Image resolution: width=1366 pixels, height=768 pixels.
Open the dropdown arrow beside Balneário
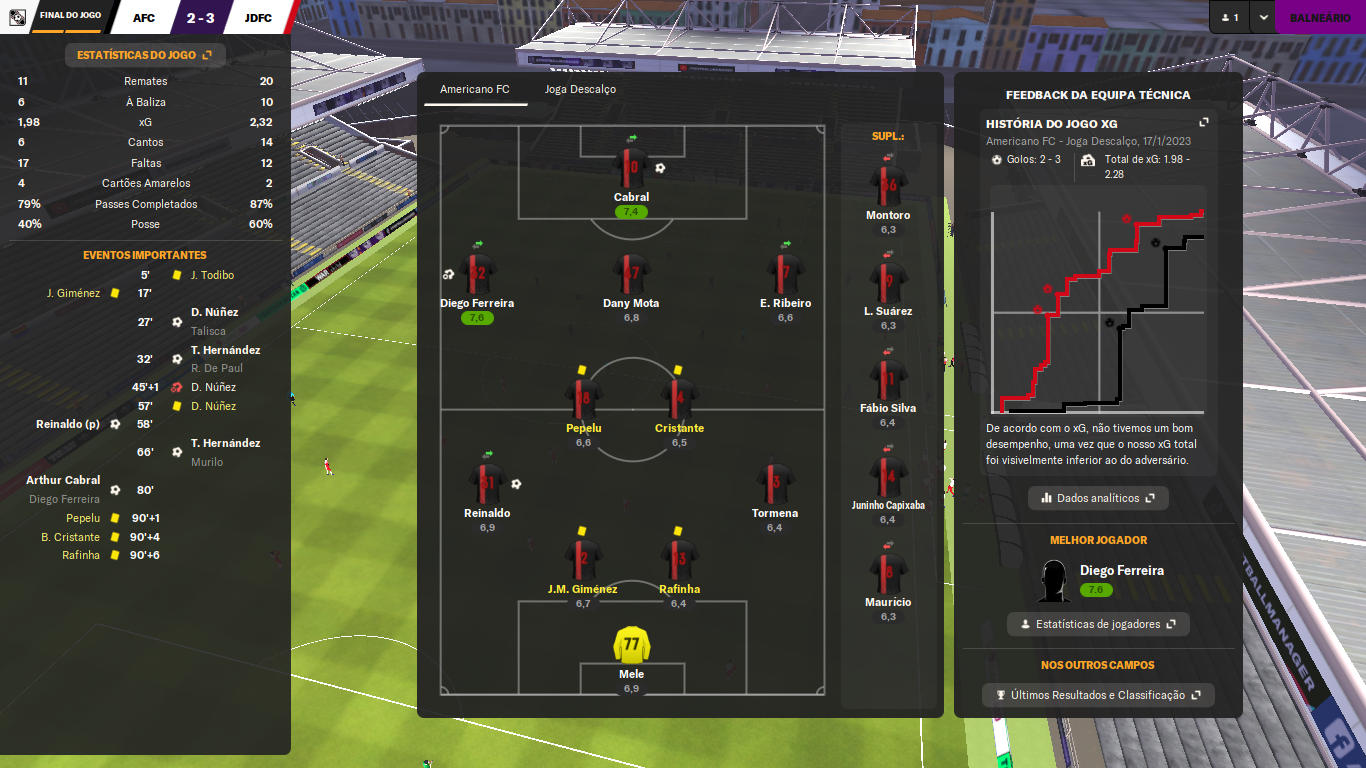[1264, 17]
